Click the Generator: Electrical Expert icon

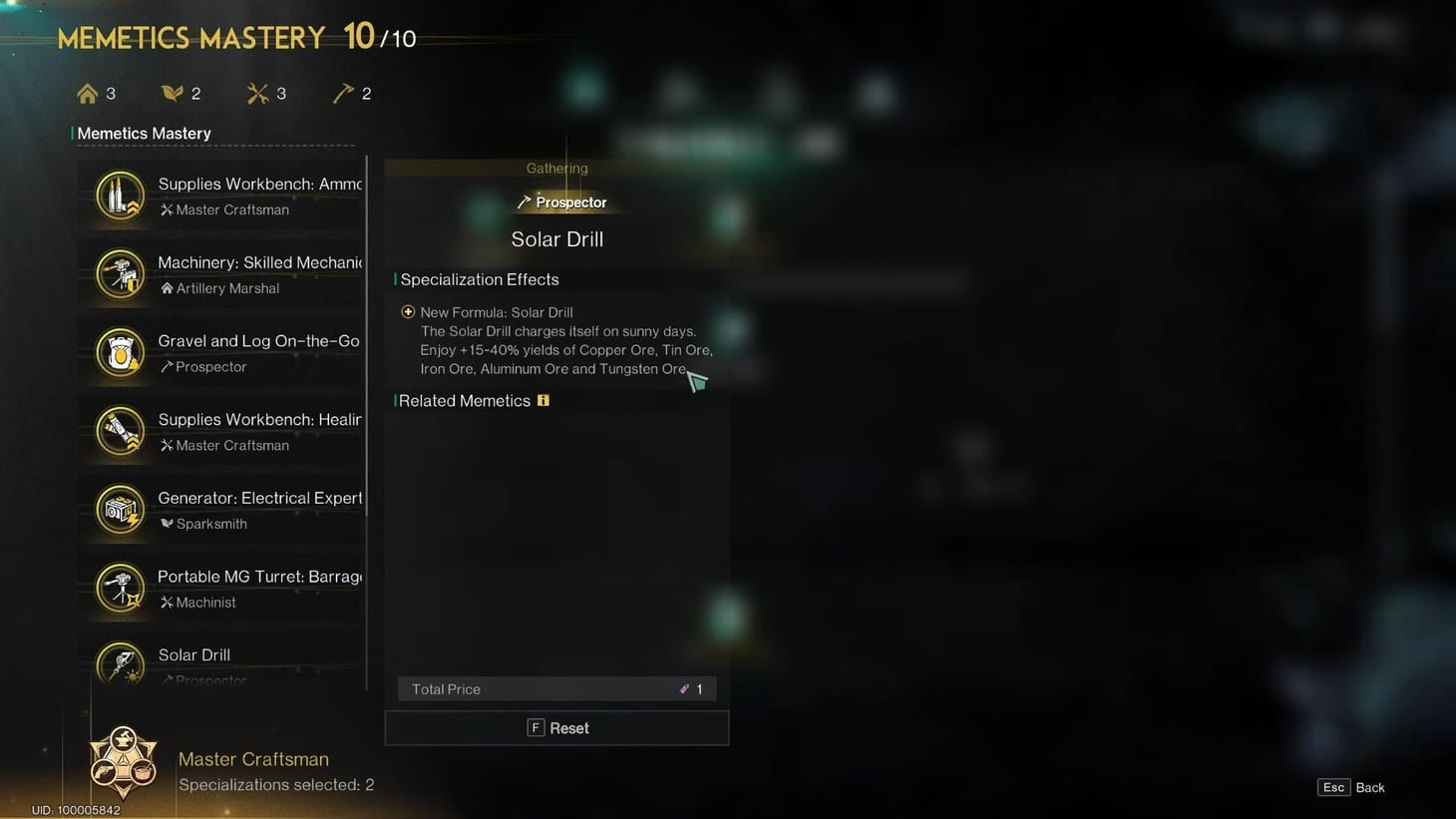[120, 510]
